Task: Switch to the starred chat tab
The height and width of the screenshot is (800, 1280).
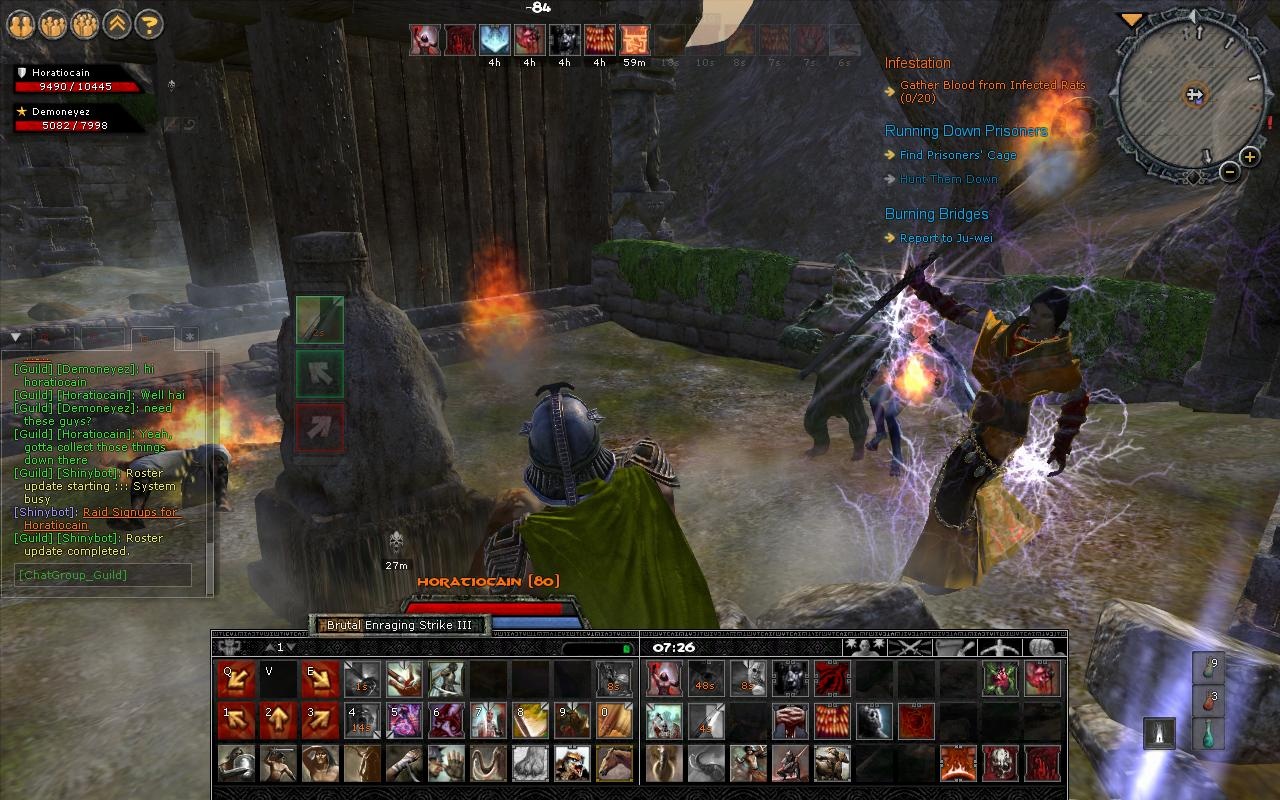Action: point(188,337)
